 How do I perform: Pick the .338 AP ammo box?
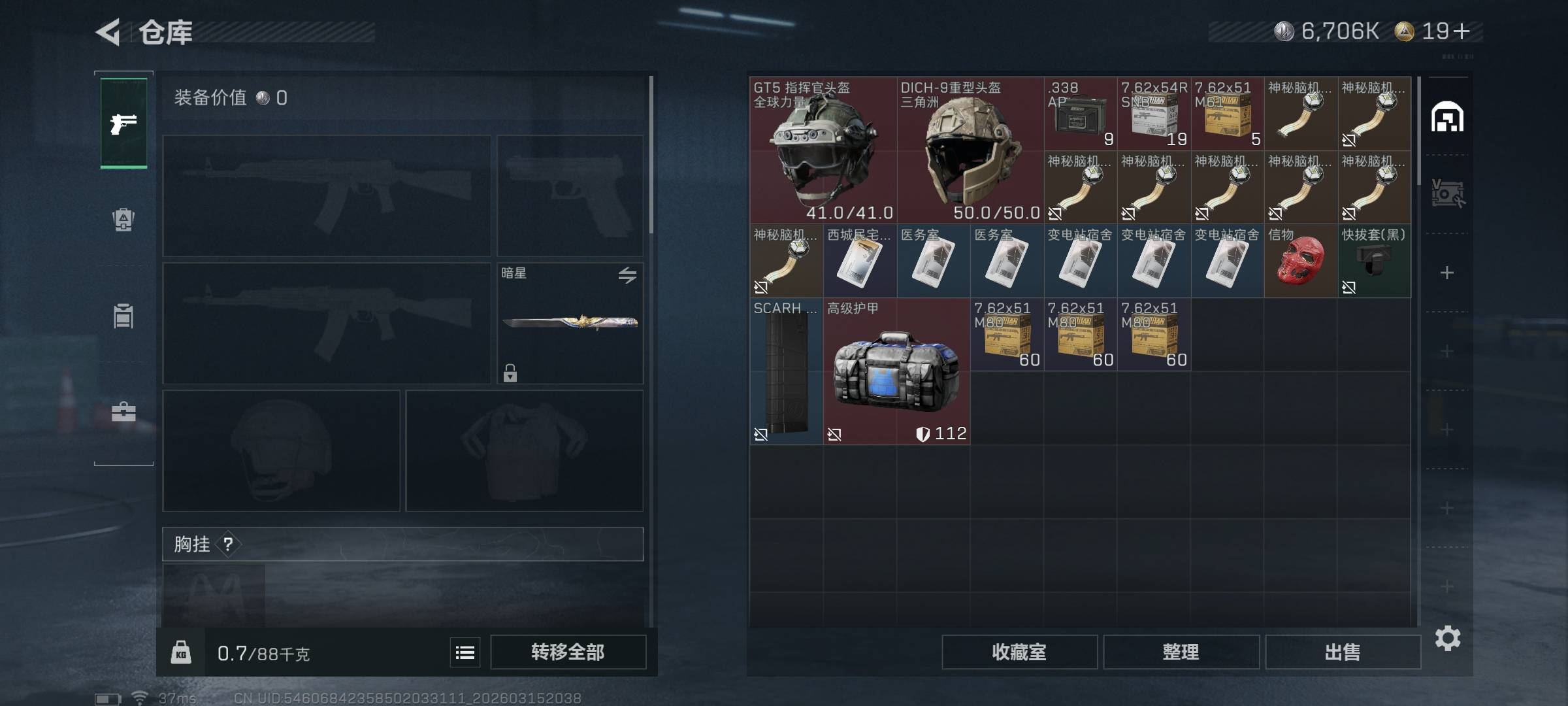point(1080,114)
